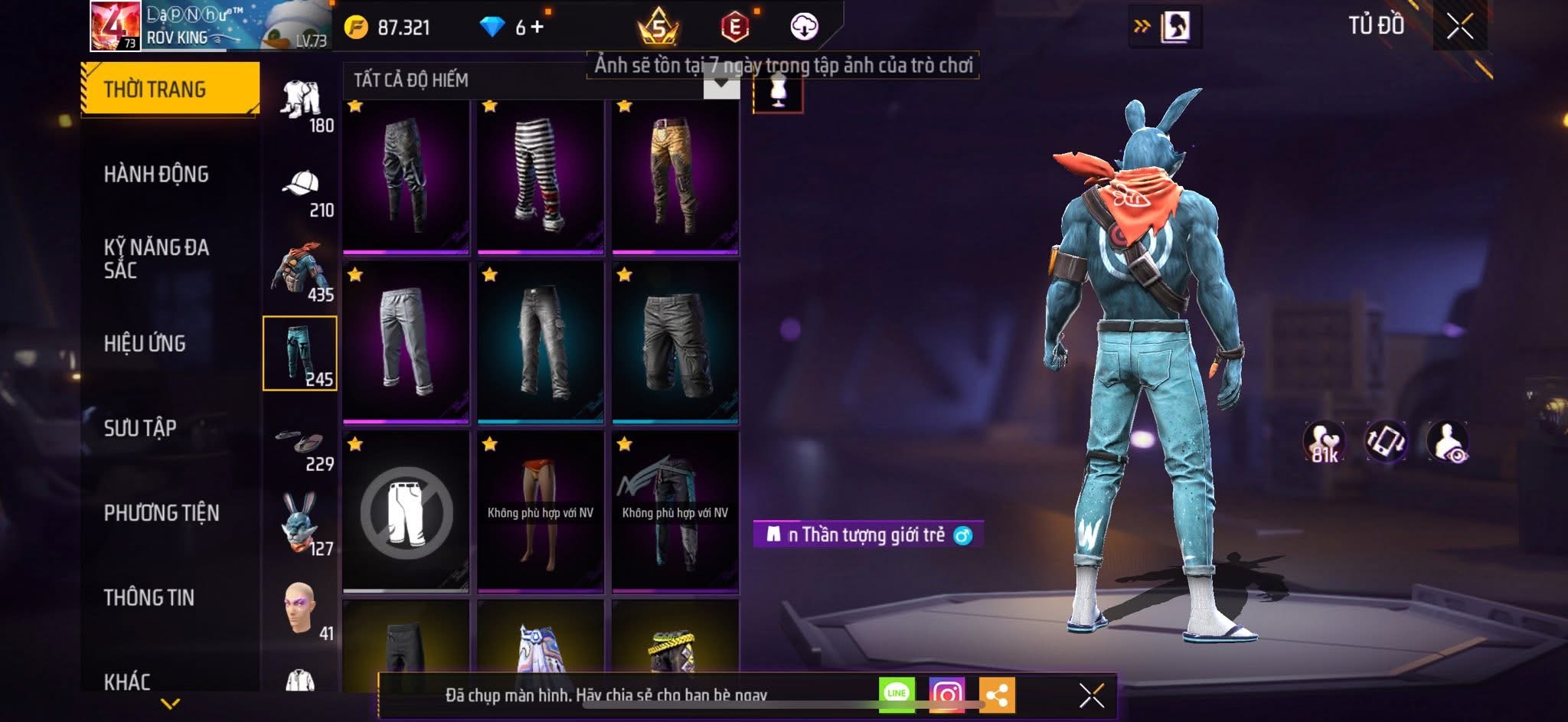Image resolution: width=1568 pixels, height=722 pixels.
Task: Open the Phương Tiện tab
Action: [x=161, y=512]
